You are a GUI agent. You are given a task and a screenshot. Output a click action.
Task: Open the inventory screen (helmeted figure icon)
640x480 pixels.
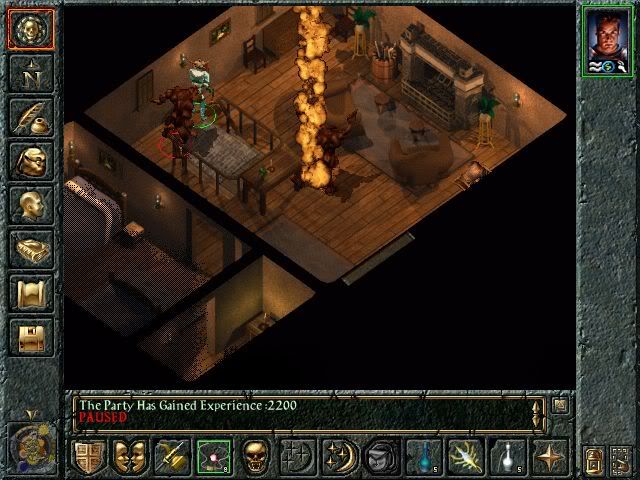[x=30, y=161]
